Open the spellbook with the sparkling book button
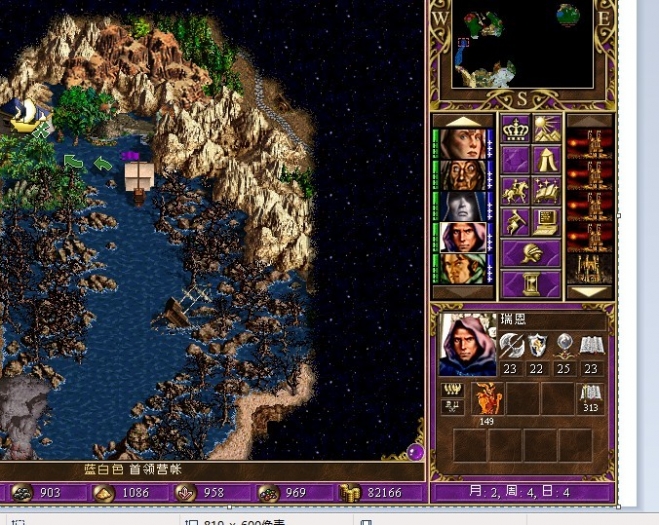 [546, 191]
